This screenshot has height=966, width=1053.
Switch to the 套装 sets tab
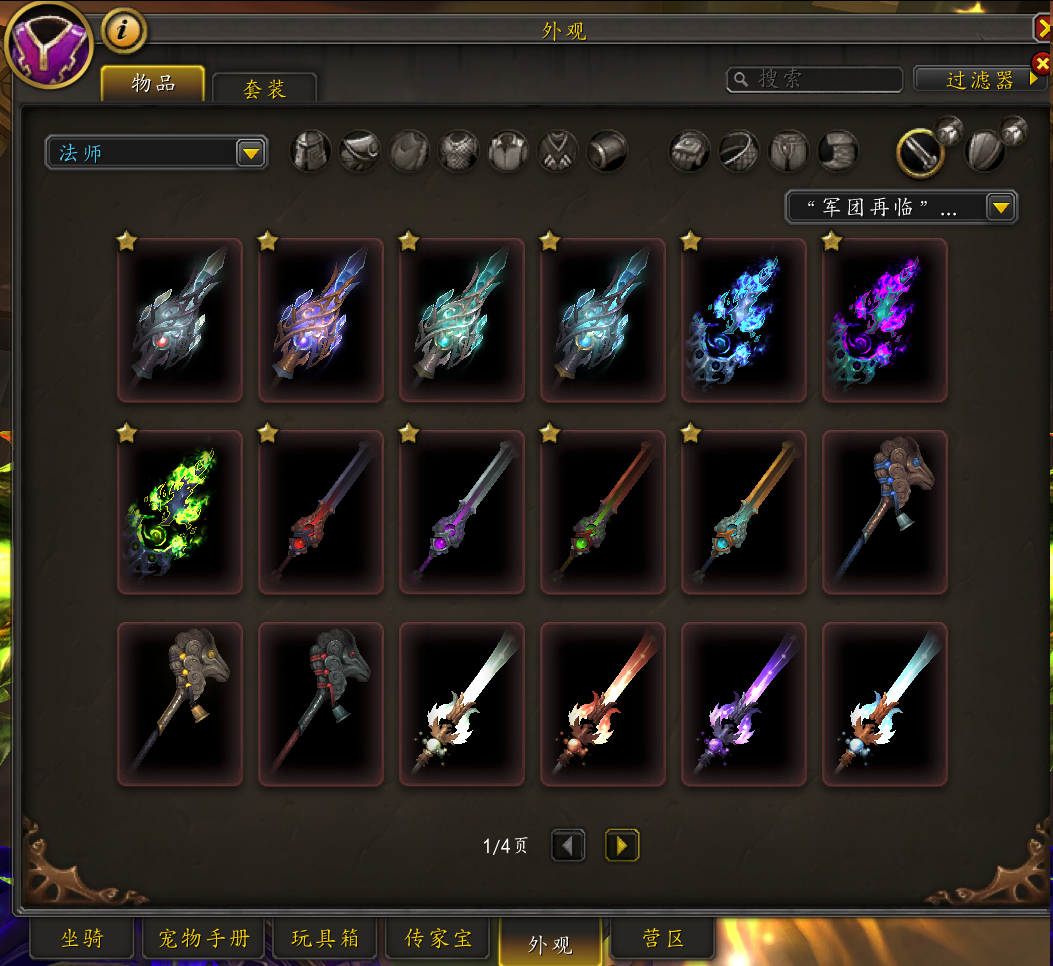pos(264,88)
